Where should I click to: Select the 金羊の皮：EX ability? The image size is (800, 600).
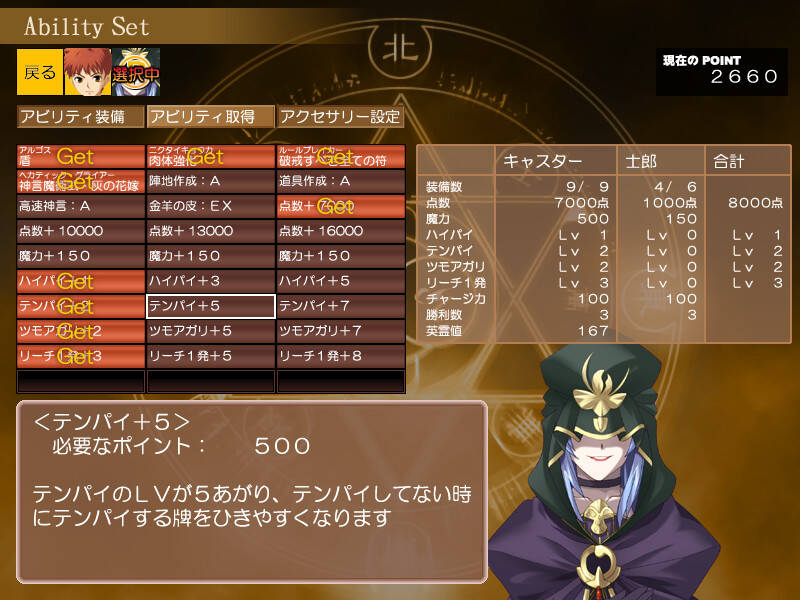tap(211, 207)
